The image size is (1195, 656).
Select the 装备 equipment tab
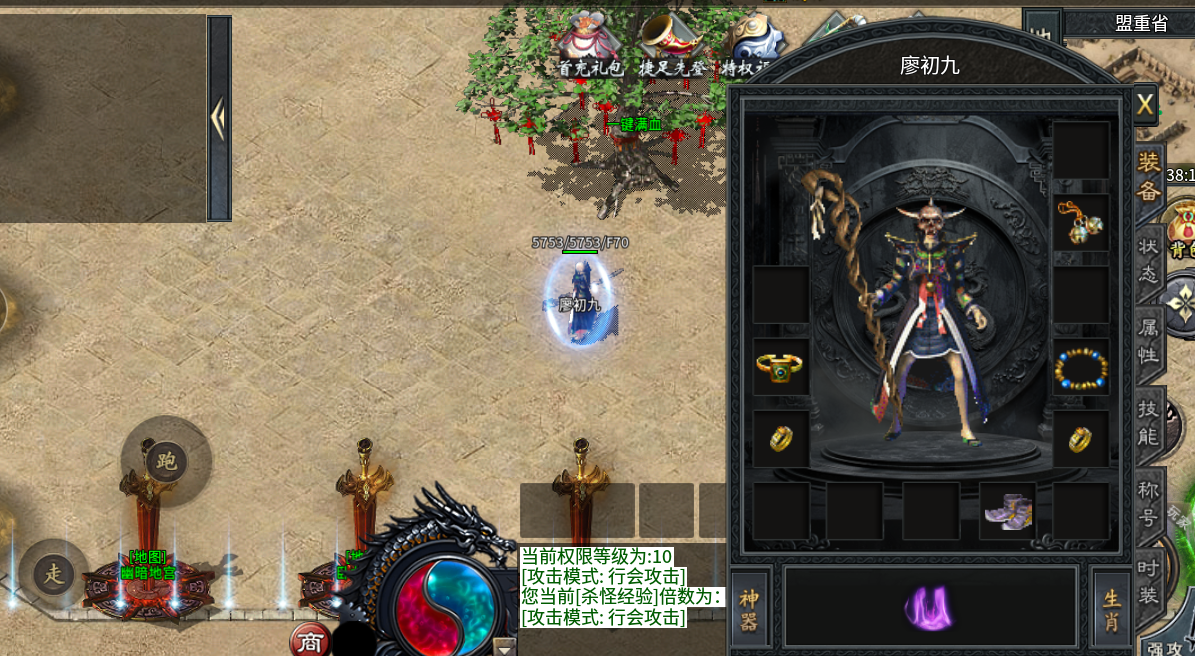[x=1148, y=178]
